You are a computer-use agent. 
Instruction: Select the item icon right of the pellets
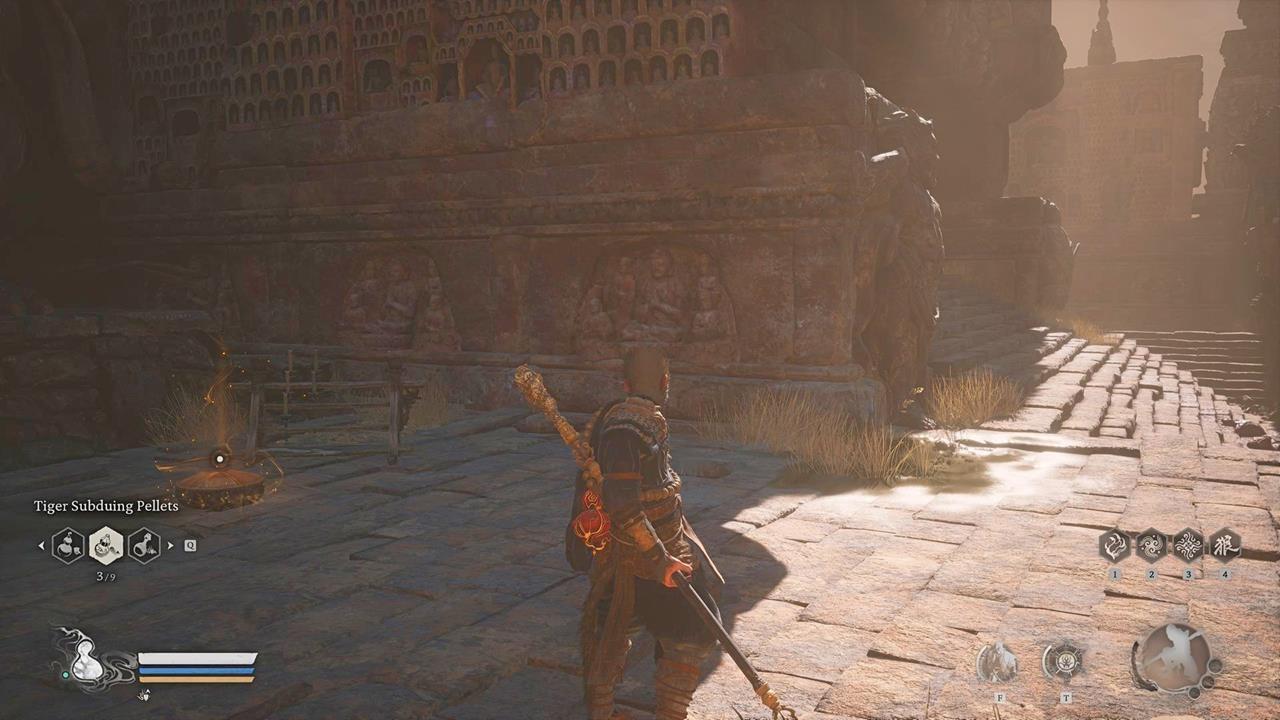click(143, 547)
